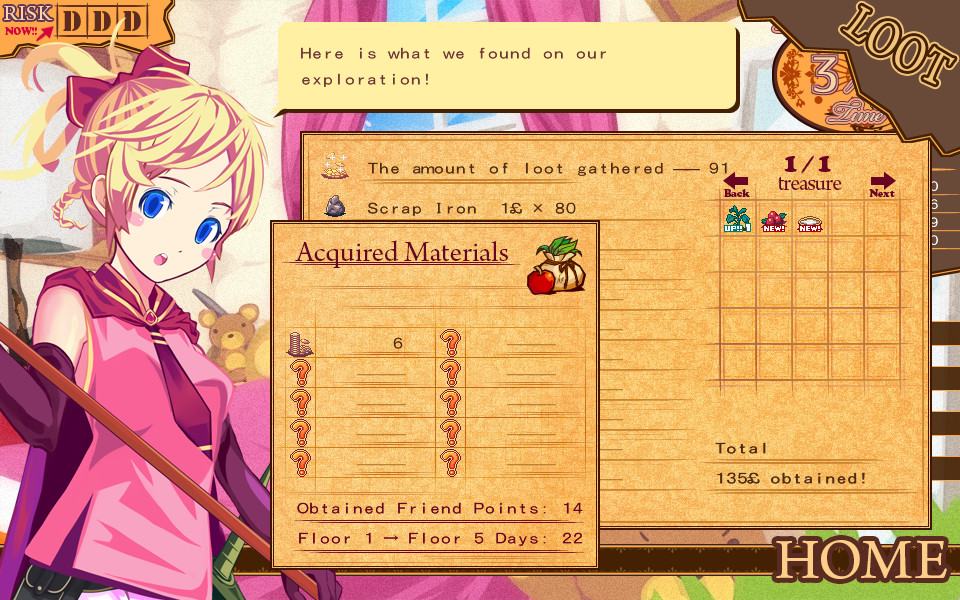Select the coin stack material entry

pos(301,343)
